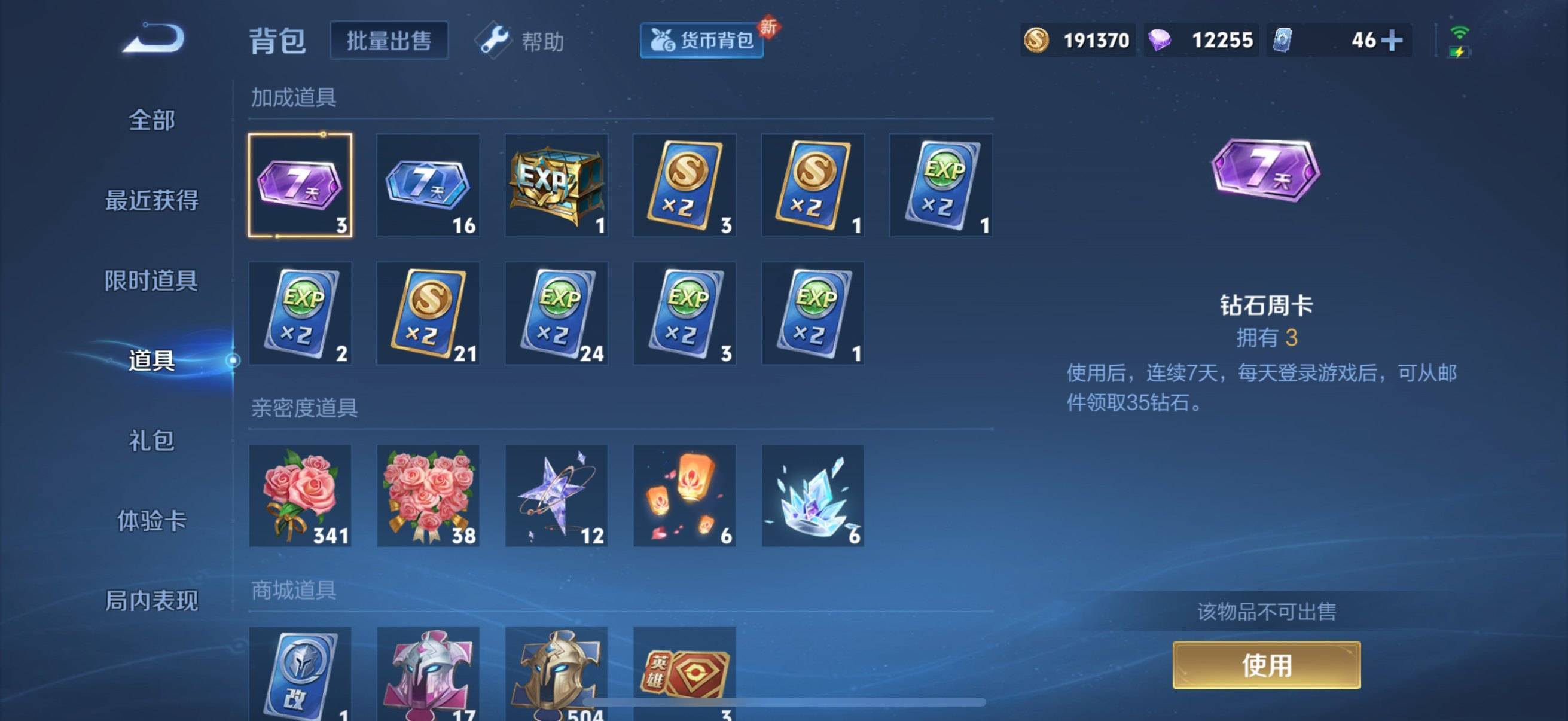Open the golden EXP treasure chest item
This screenshot has height=721, width=1568.
coord(556,184)
